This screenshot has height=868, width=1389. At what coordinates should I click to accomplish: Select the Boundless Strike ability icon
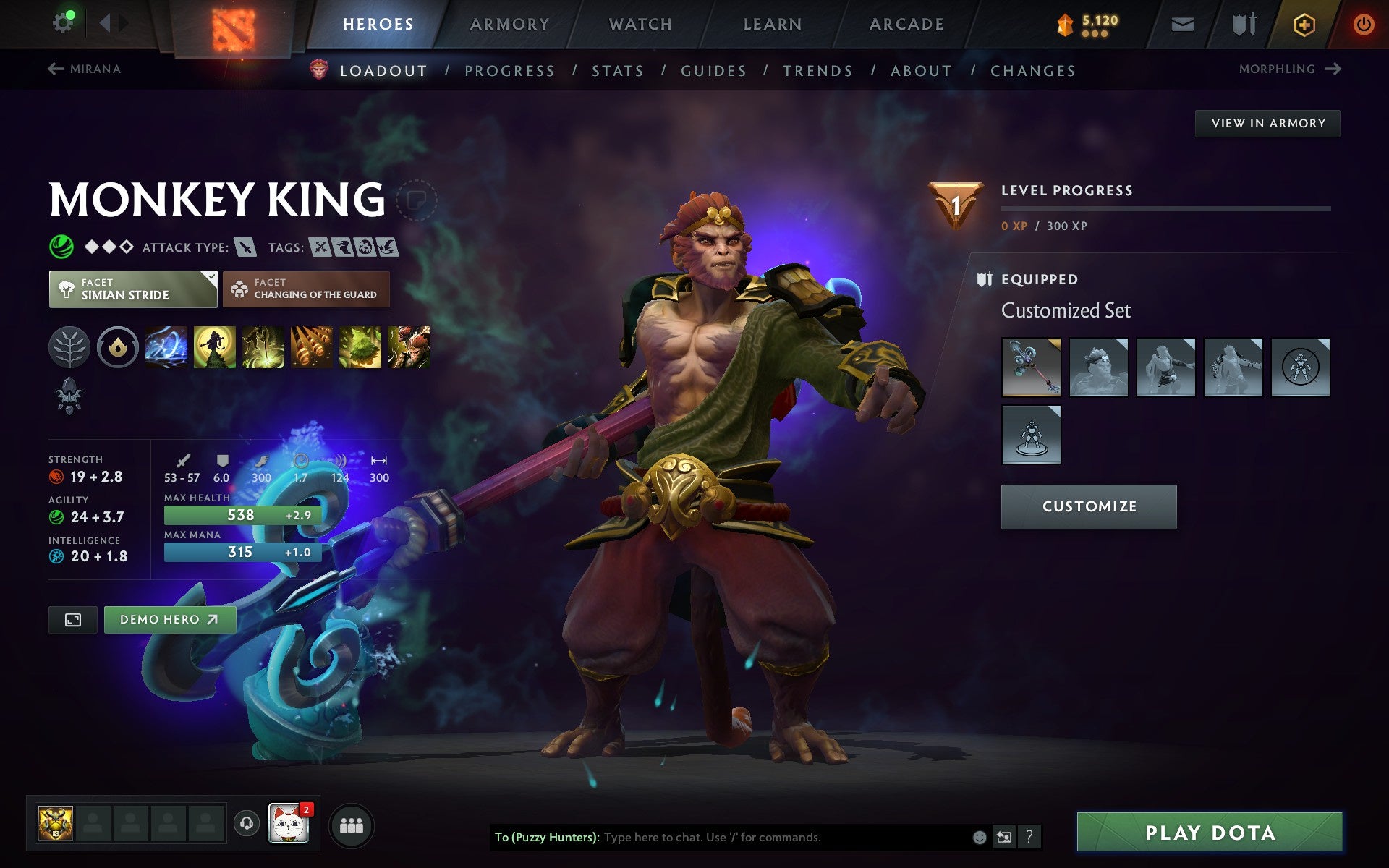[166, 347]
